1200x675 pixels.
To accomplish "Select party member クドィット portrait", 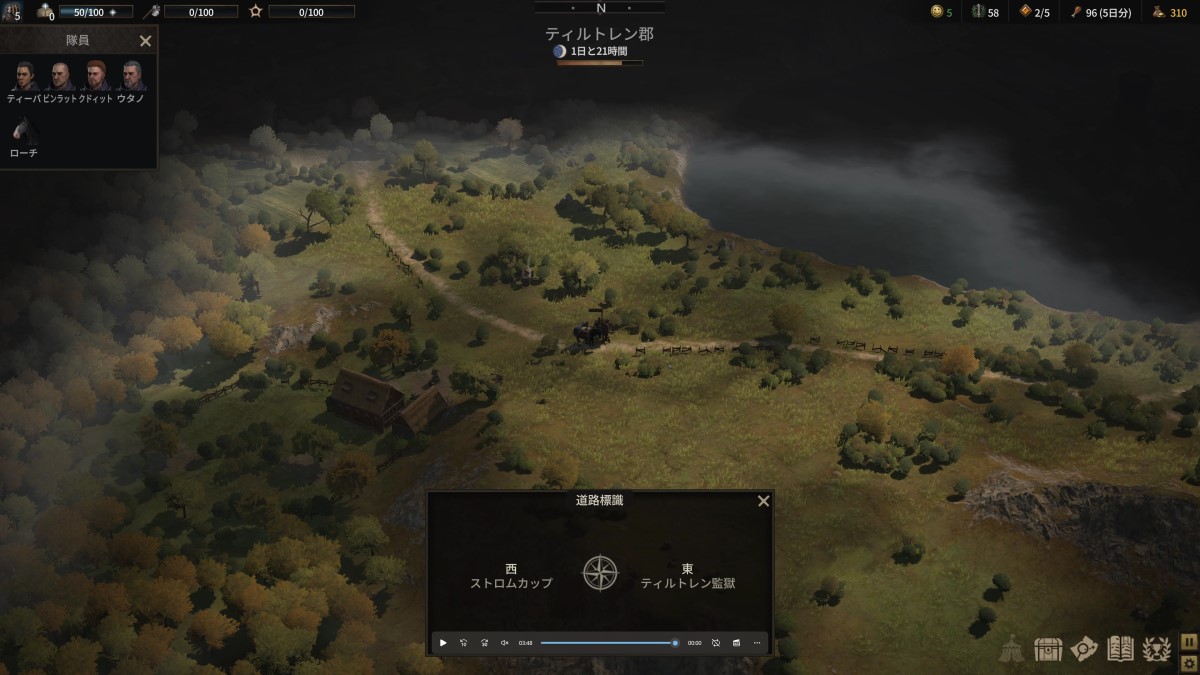I will pyautogui.click(x=96, y=76).
